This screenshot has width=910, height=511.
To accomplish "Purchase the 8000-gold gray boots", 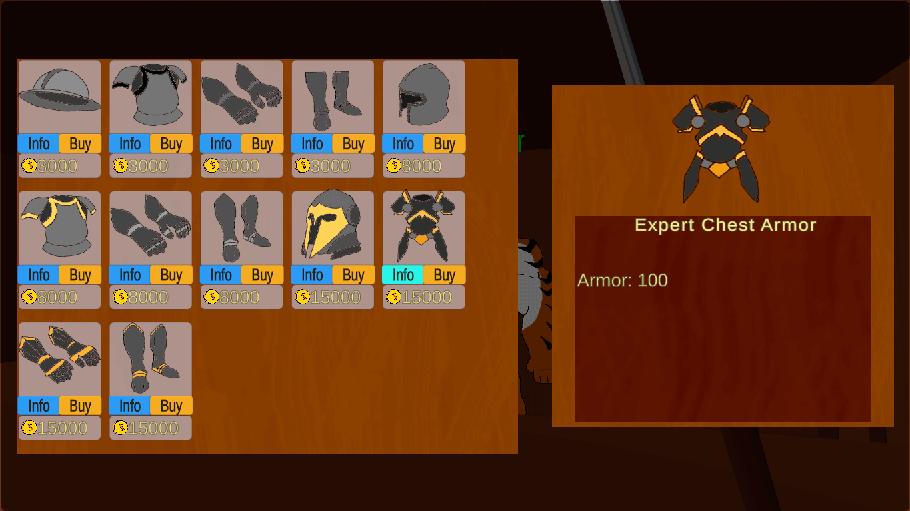I will click(262, 274).
